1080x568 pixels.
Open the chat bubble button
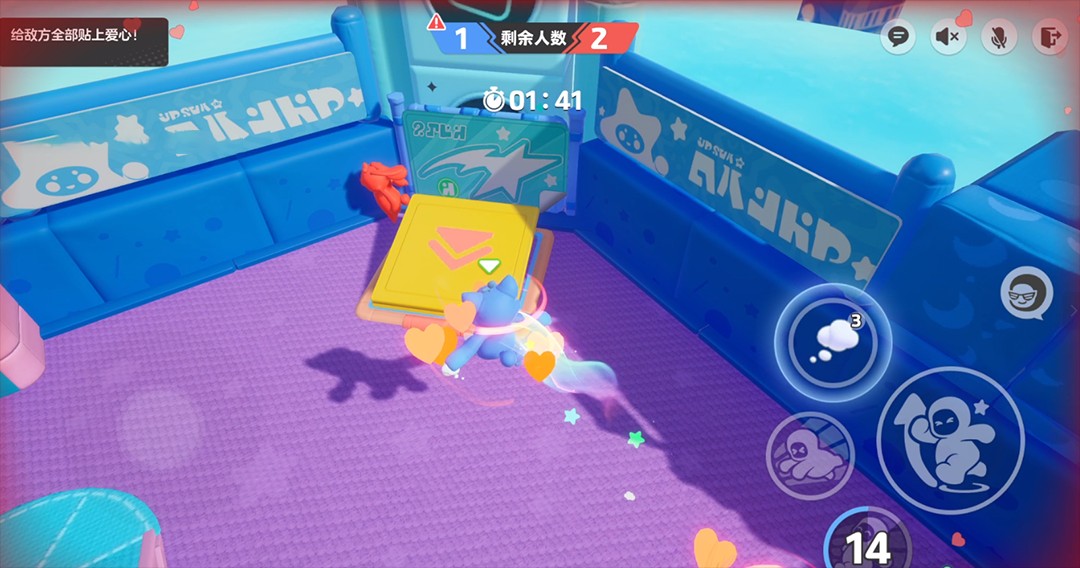898,38
